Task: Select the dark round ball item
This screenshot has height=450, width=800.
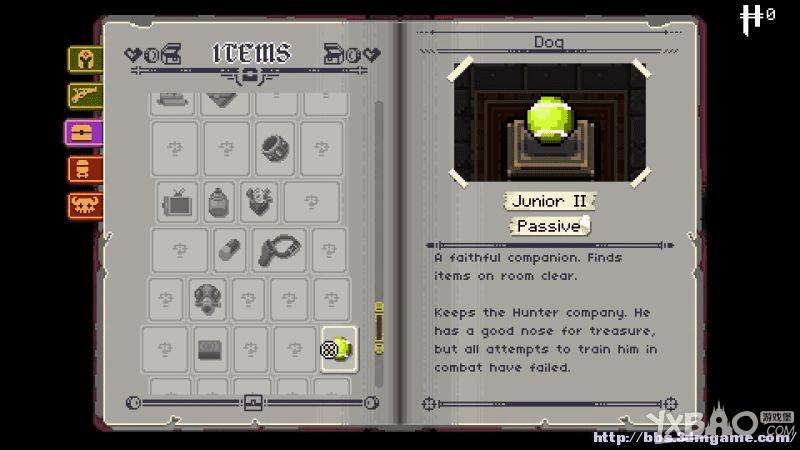Action: 274,148
